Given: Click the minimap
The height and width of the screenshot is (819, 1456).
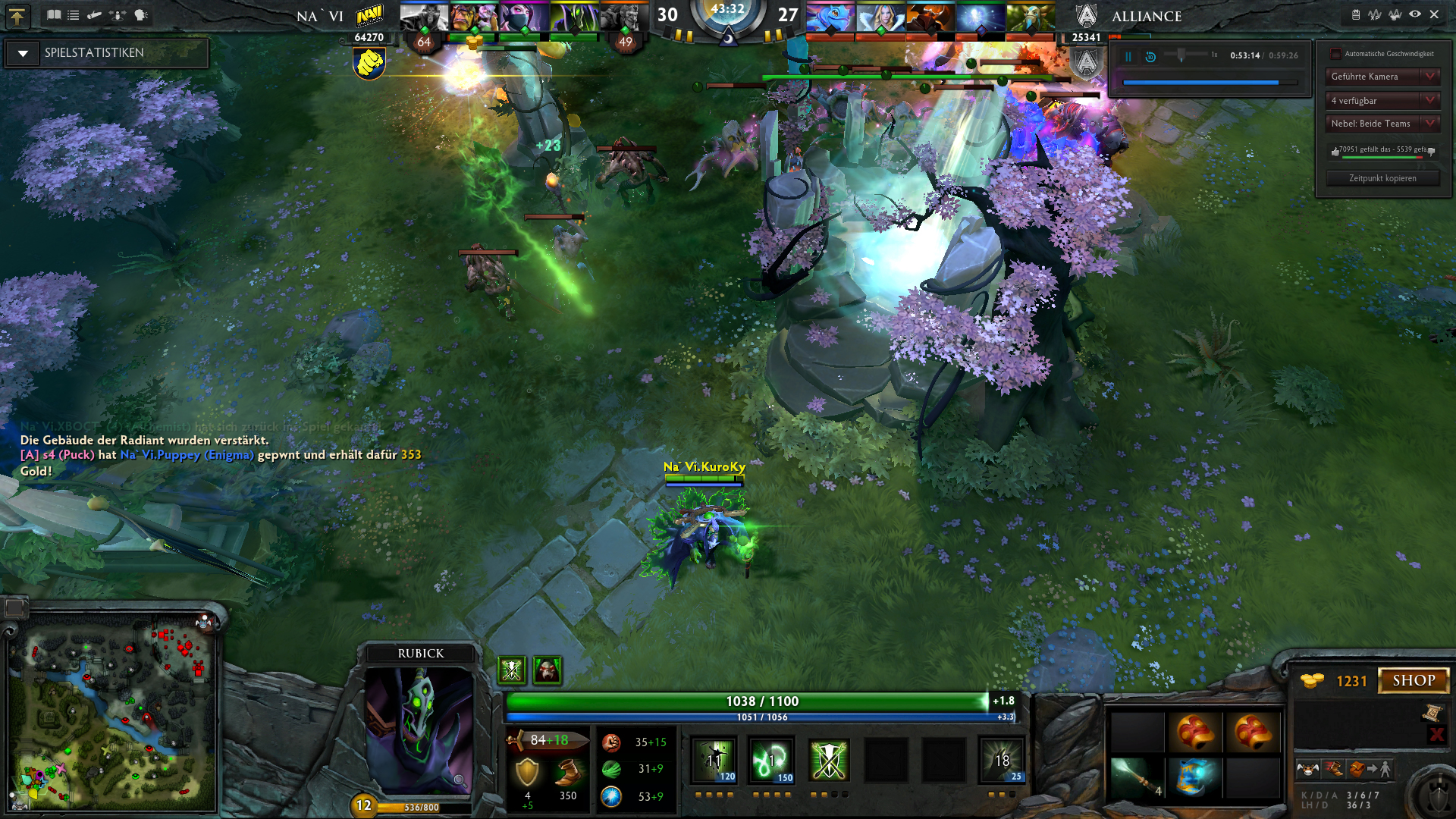Looking at the screenshot, I should [x=114, y=713].
